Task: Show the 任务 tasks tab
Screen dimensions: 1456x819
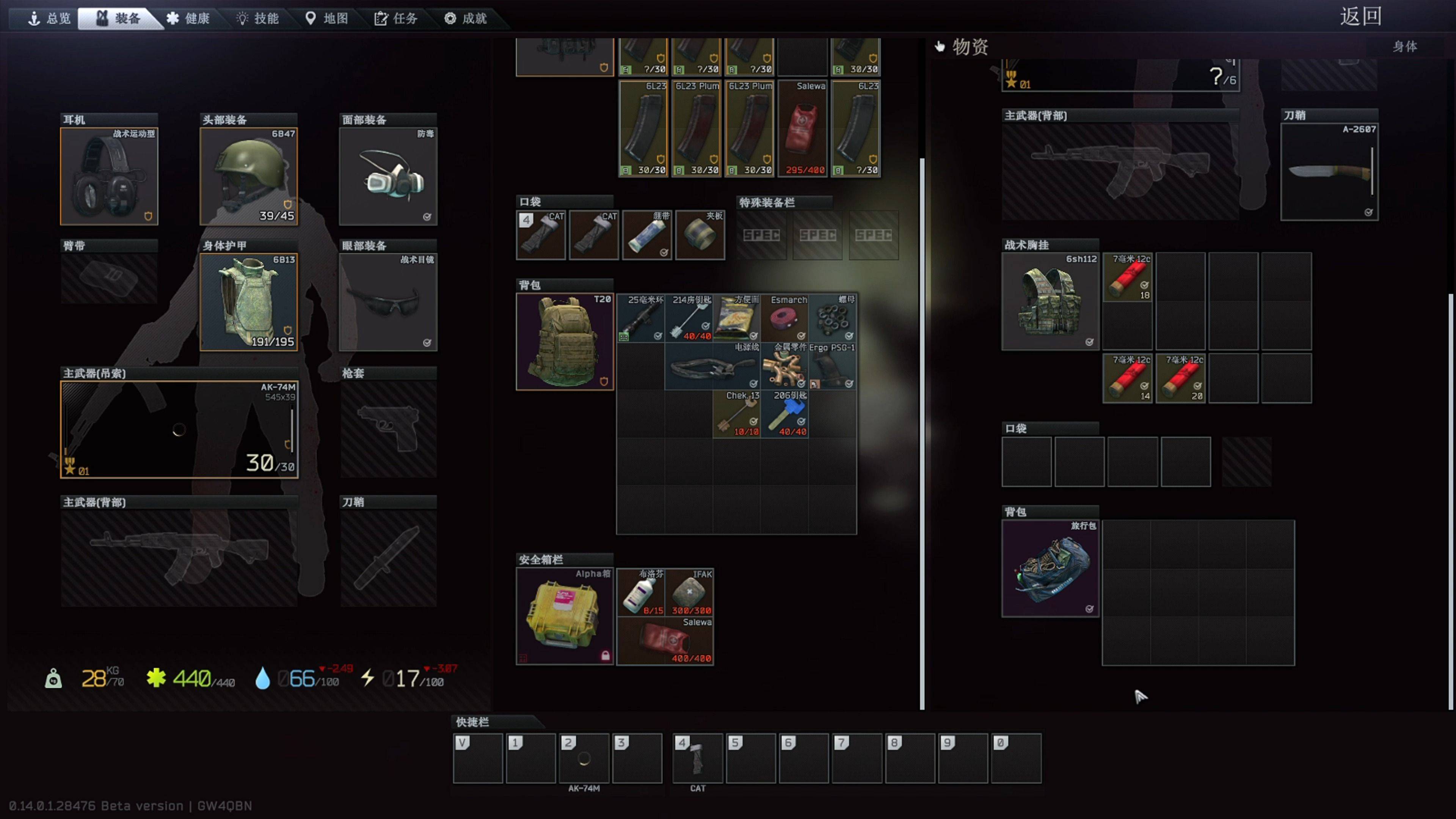Action: point(396,19)
